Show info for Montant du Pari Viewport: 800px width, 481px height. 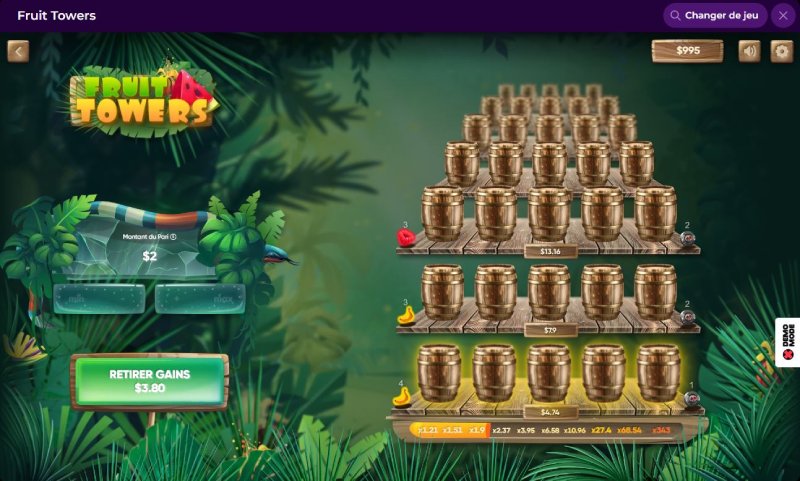(x=174, y=237)
